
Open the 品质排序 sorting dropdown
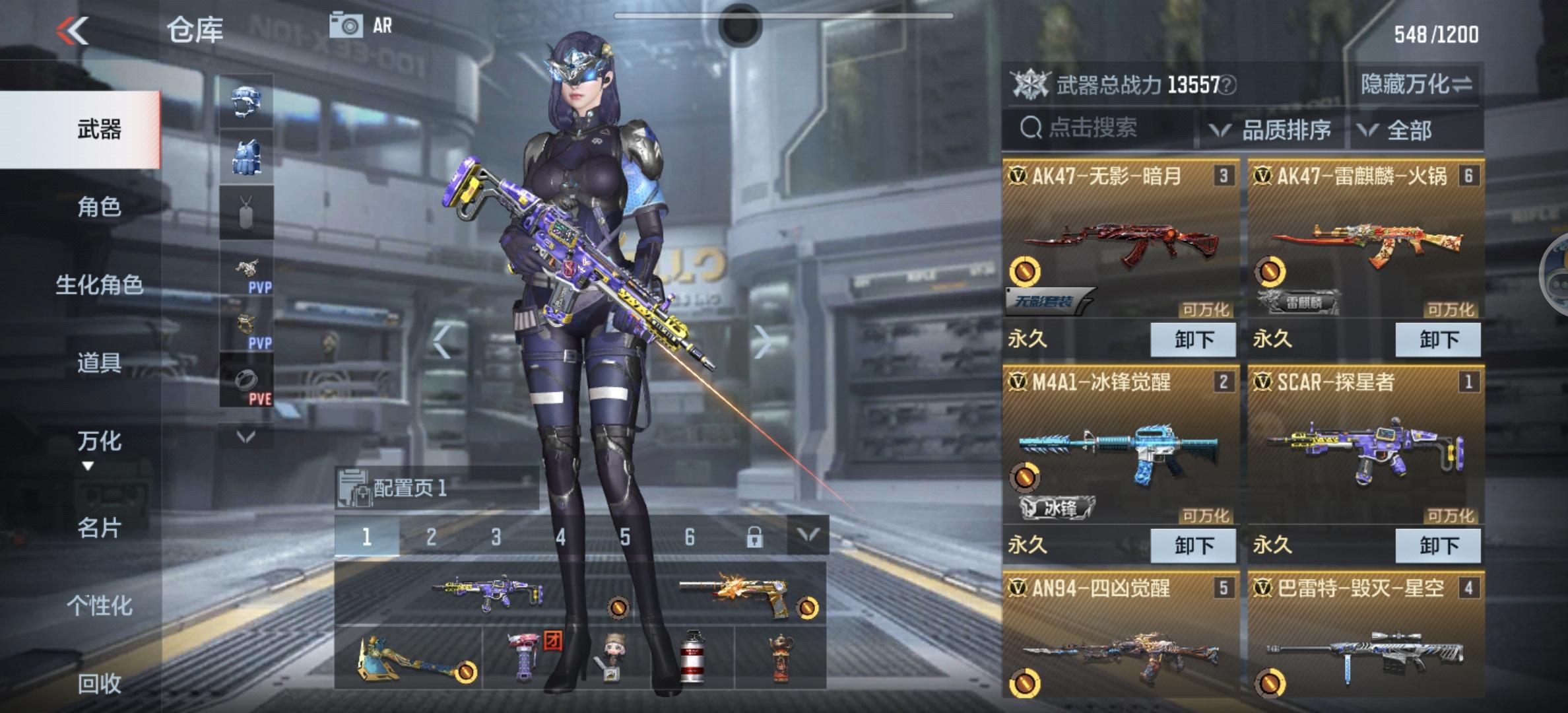pyautogui.click(x=1287, y=131)
